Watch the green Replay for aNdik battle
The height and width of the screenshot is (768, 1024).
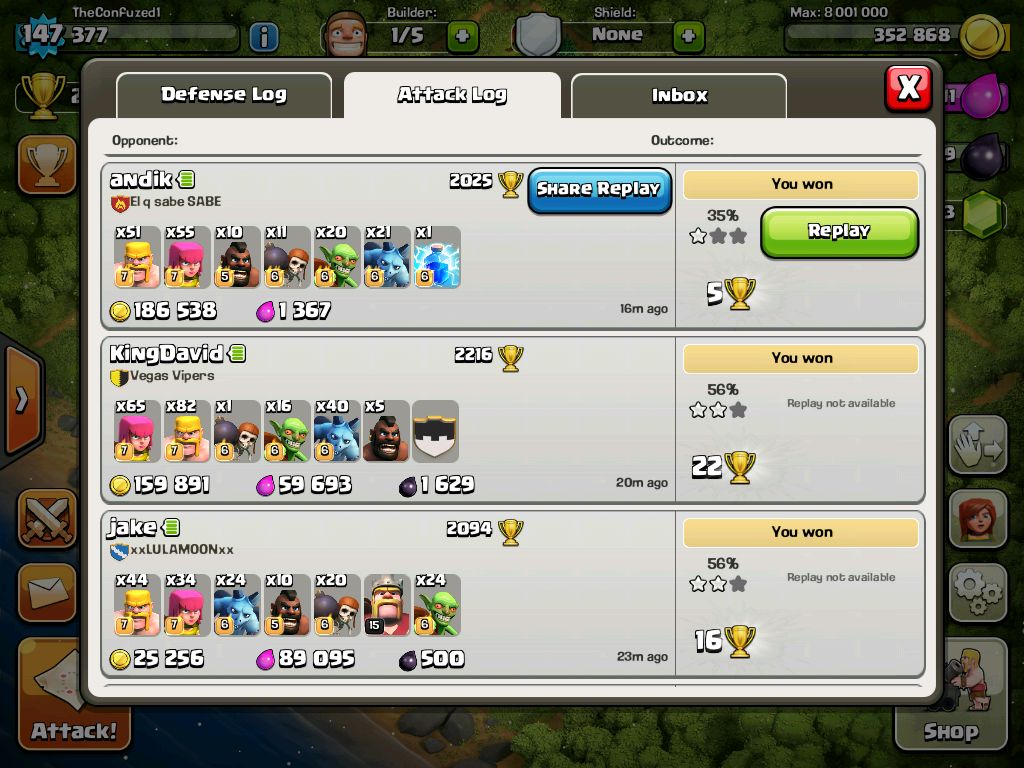coord(838,231)
